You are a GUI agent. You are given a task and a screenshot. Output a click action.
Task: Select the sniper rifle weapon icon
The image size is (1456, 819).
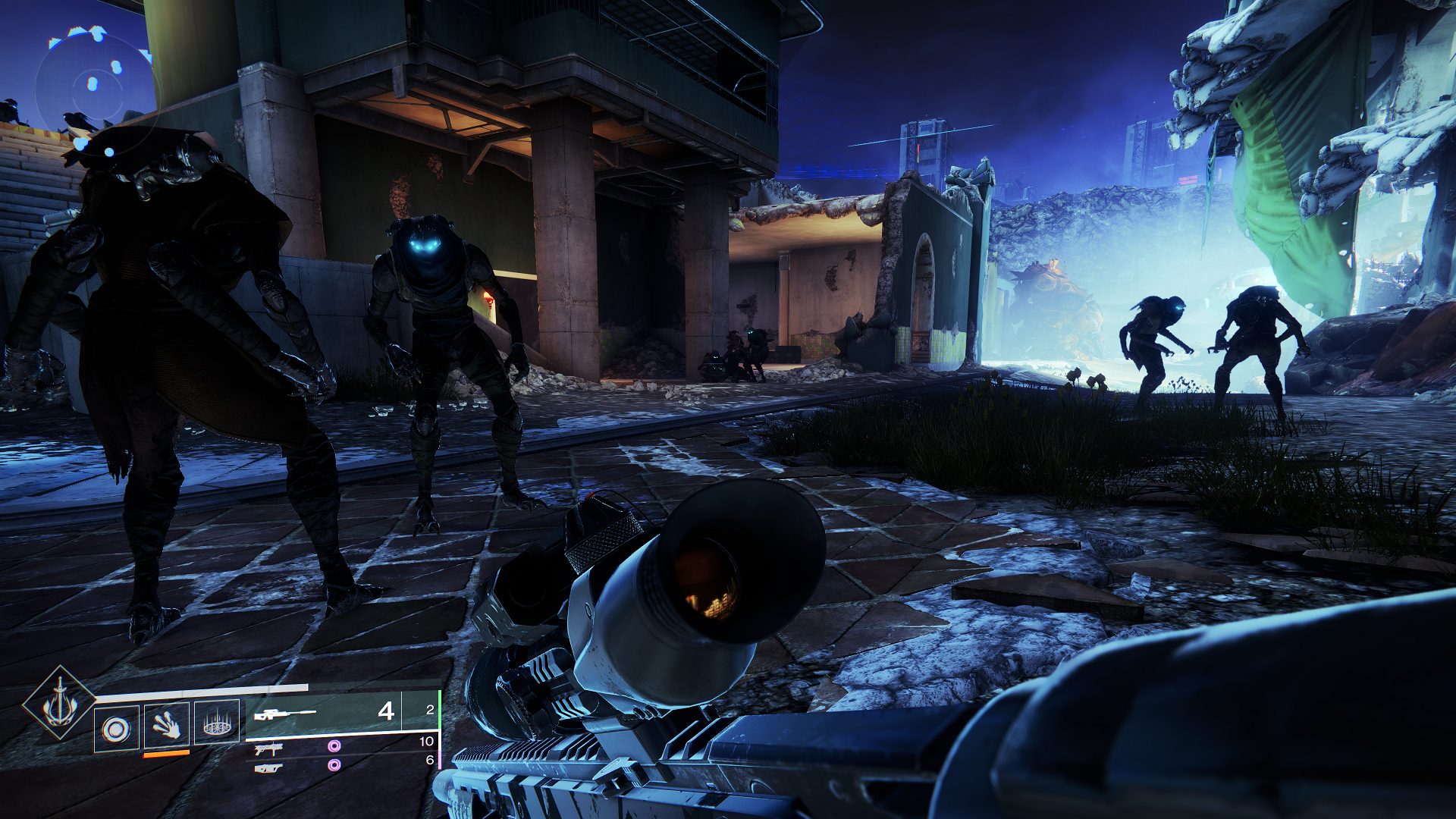coord(285,712)
